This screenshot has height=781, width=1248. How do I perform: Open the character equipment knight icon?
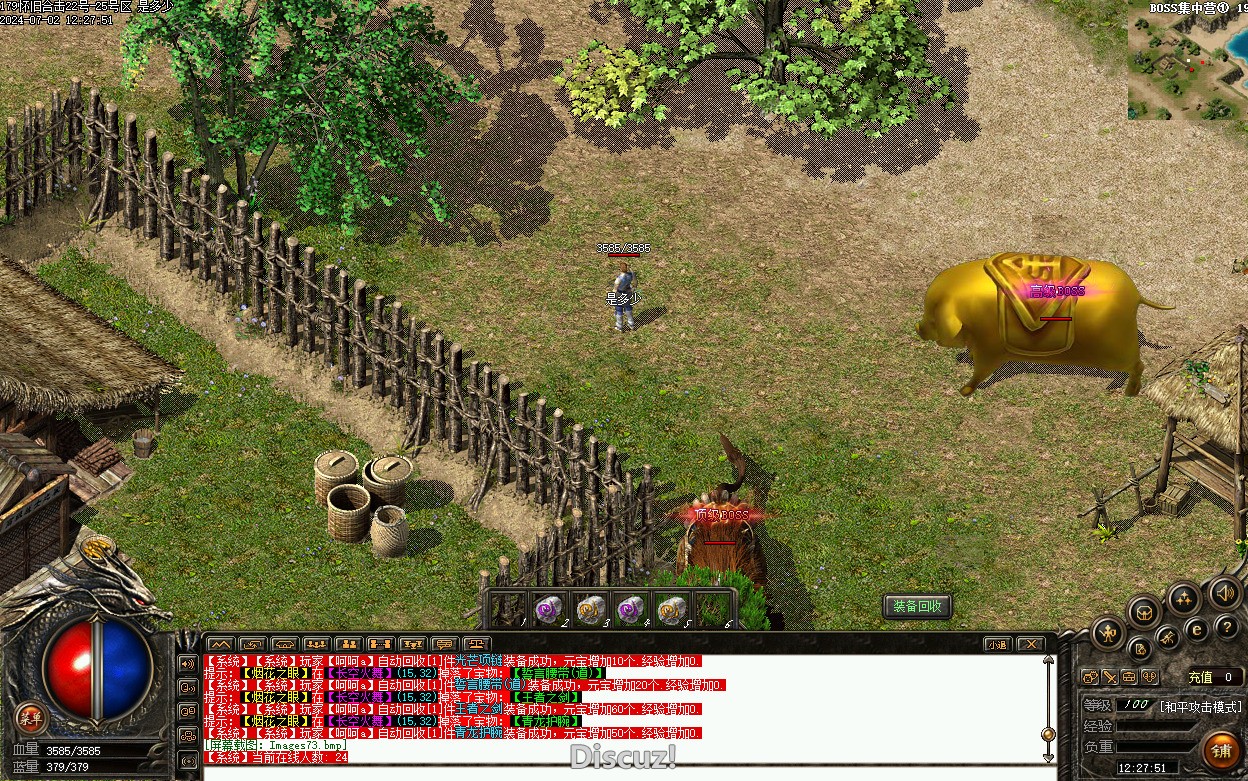coord(1108,632)
